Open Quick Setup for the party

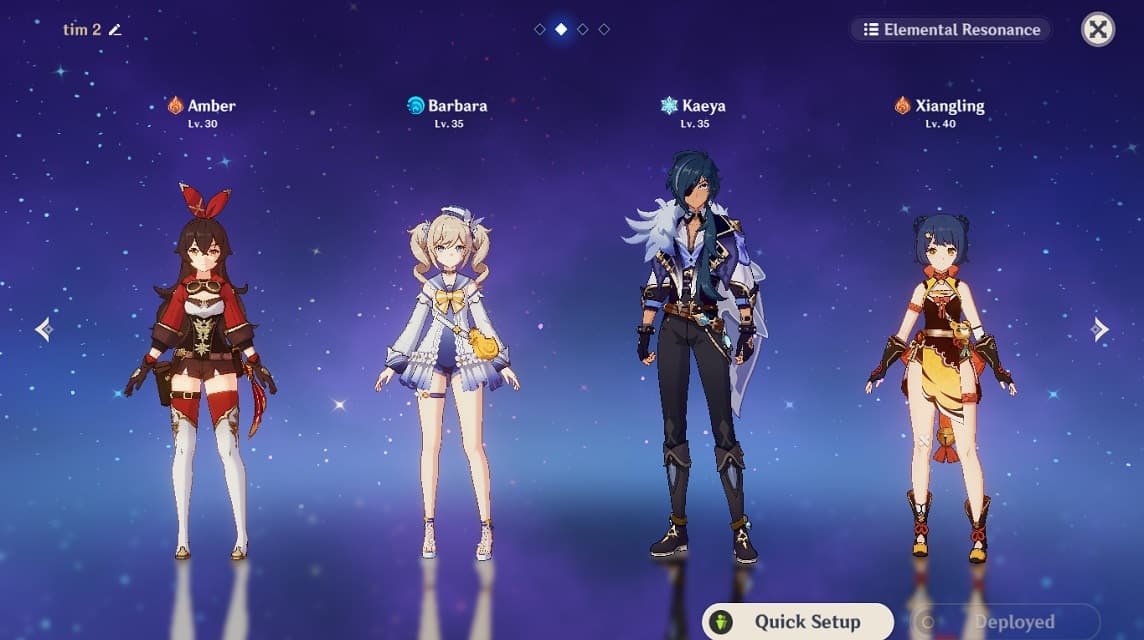point(797,621)
